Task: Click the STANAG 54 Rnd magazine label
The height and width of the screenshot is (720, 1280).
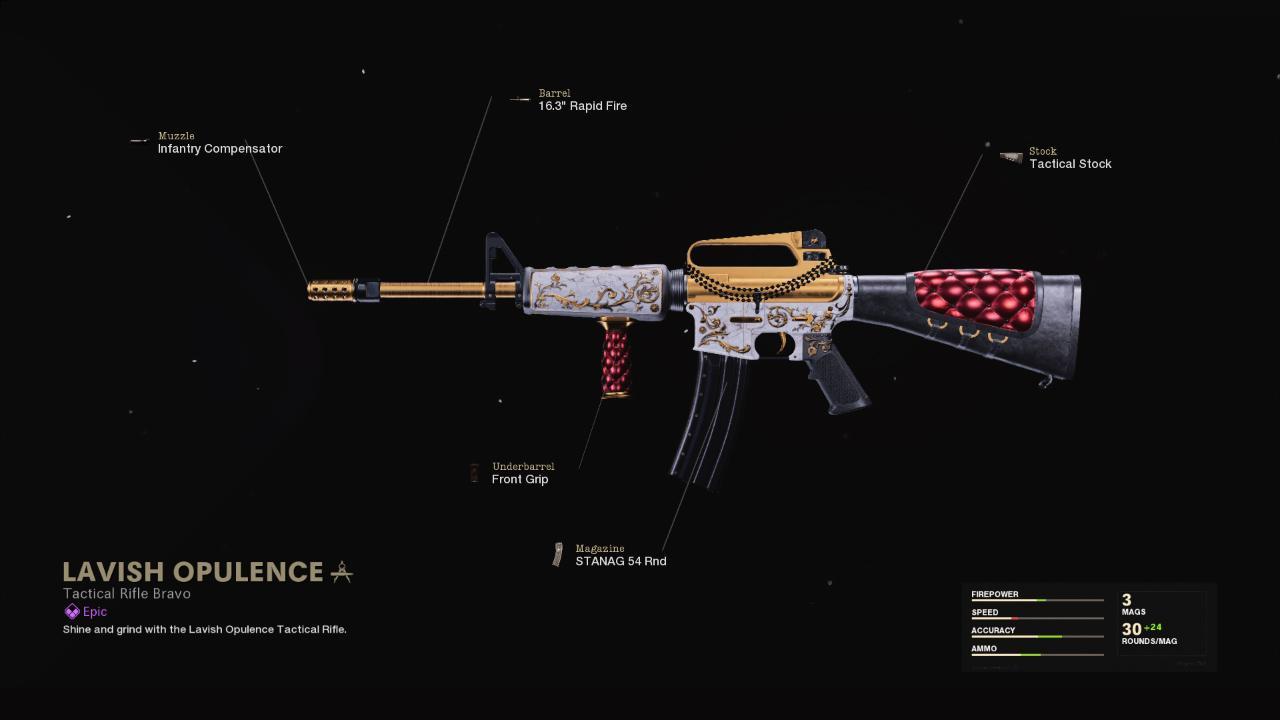Action: click(x=620, y=561)
